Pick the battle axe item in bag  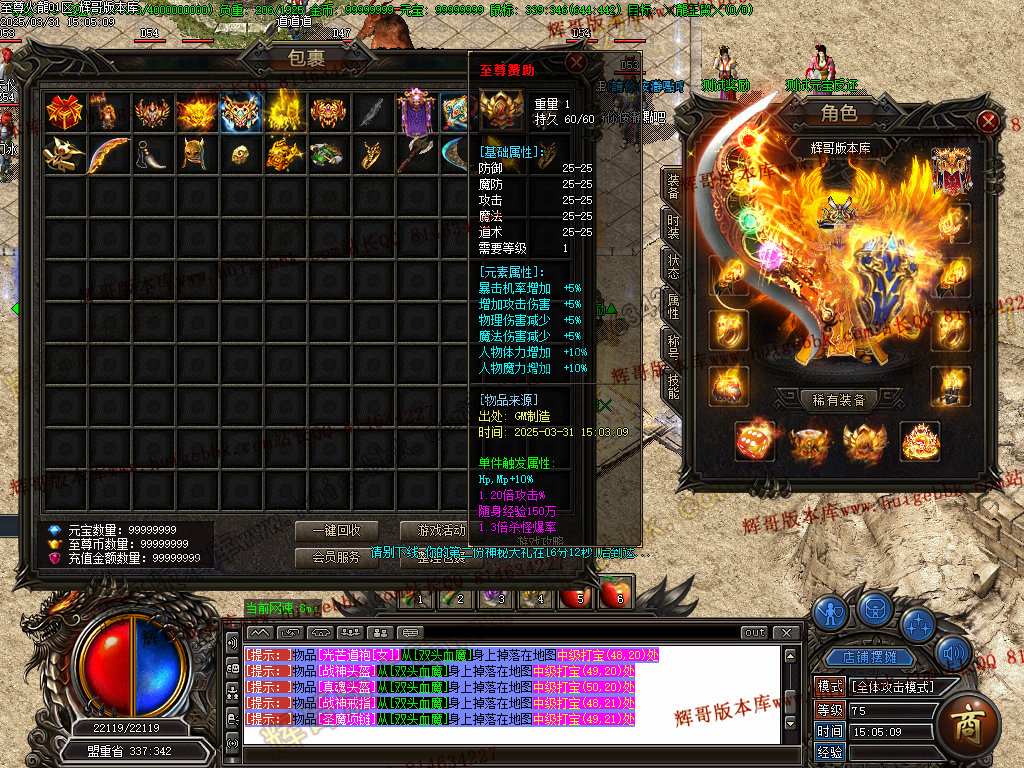[416, 155]
